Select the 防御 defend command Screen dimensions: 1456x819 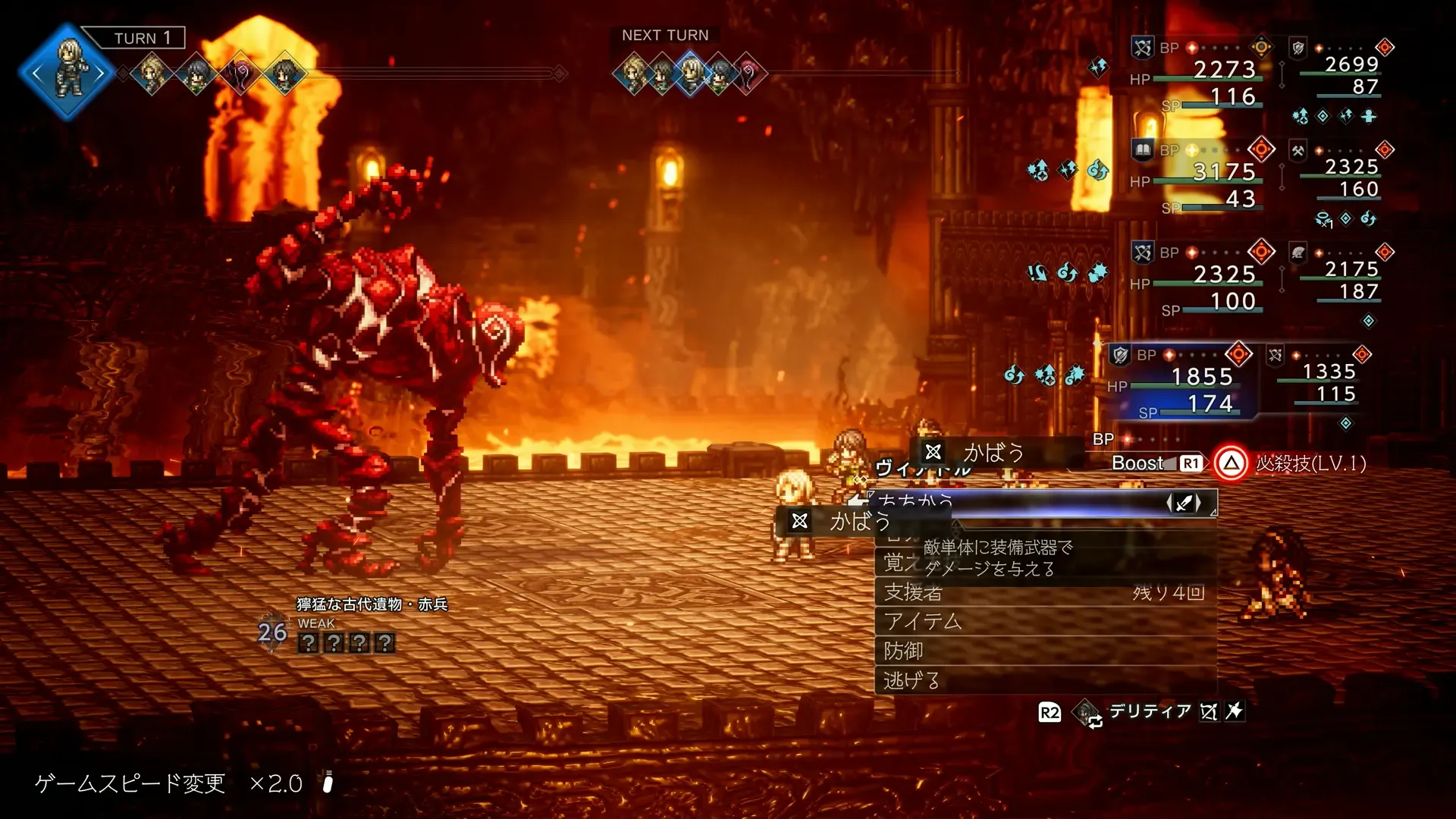click(x=1045, y=651)
